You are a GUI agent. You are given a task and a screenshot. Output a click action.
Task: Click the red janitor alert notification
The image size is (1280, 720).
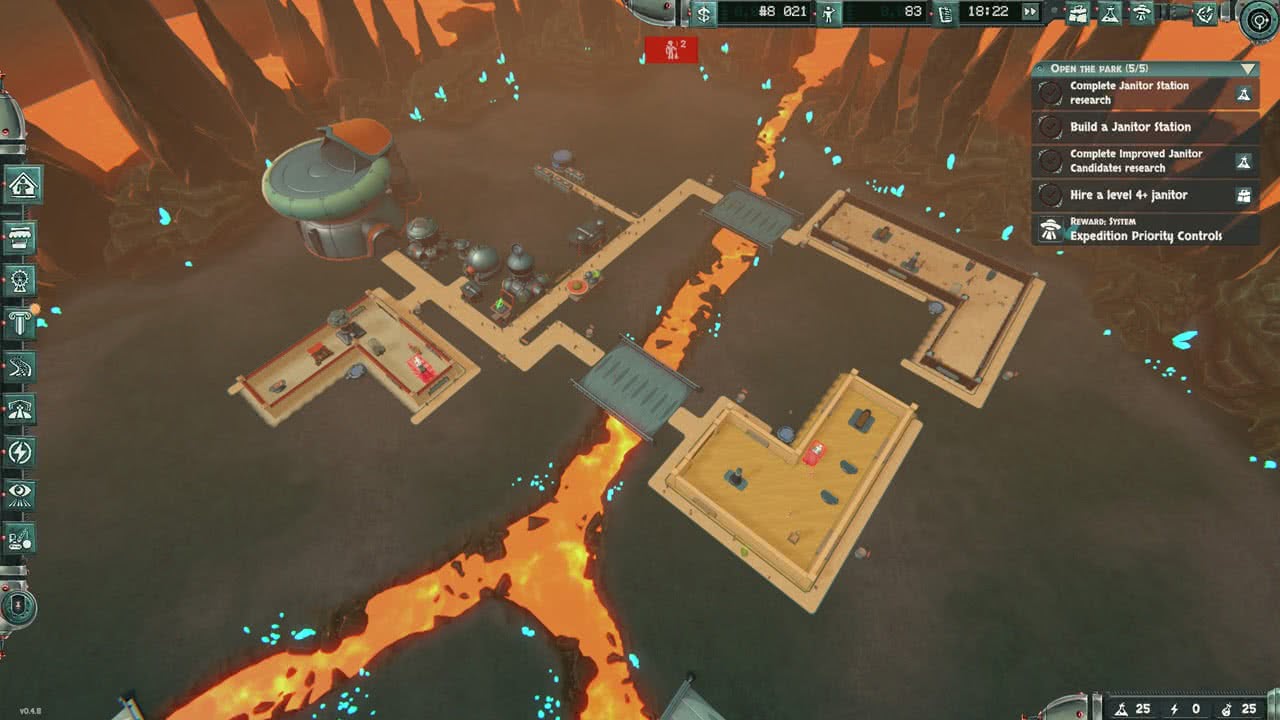coord(671,49)
